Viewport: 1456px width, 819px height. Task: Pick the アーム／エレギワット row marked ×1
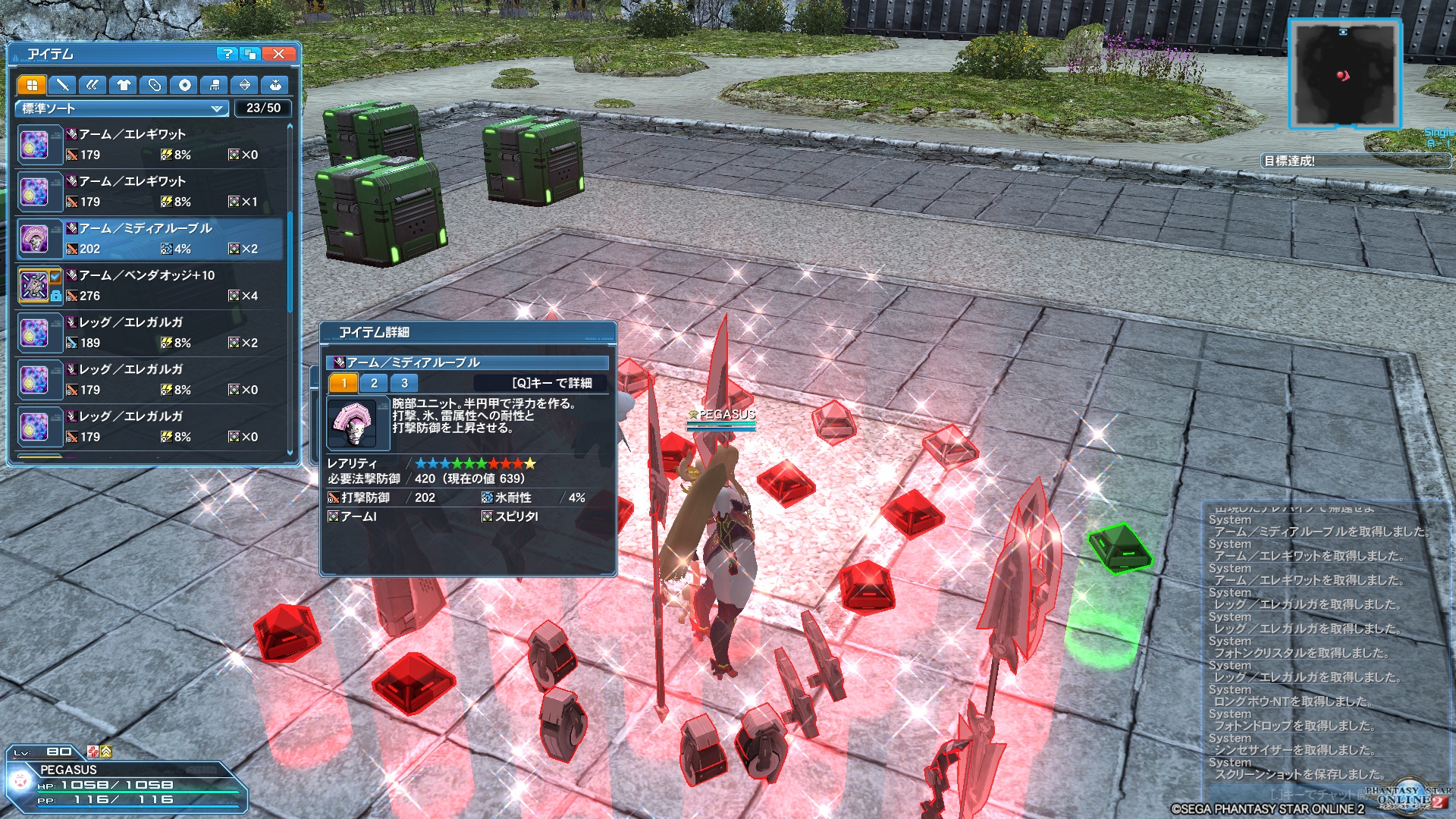point(150,191)
